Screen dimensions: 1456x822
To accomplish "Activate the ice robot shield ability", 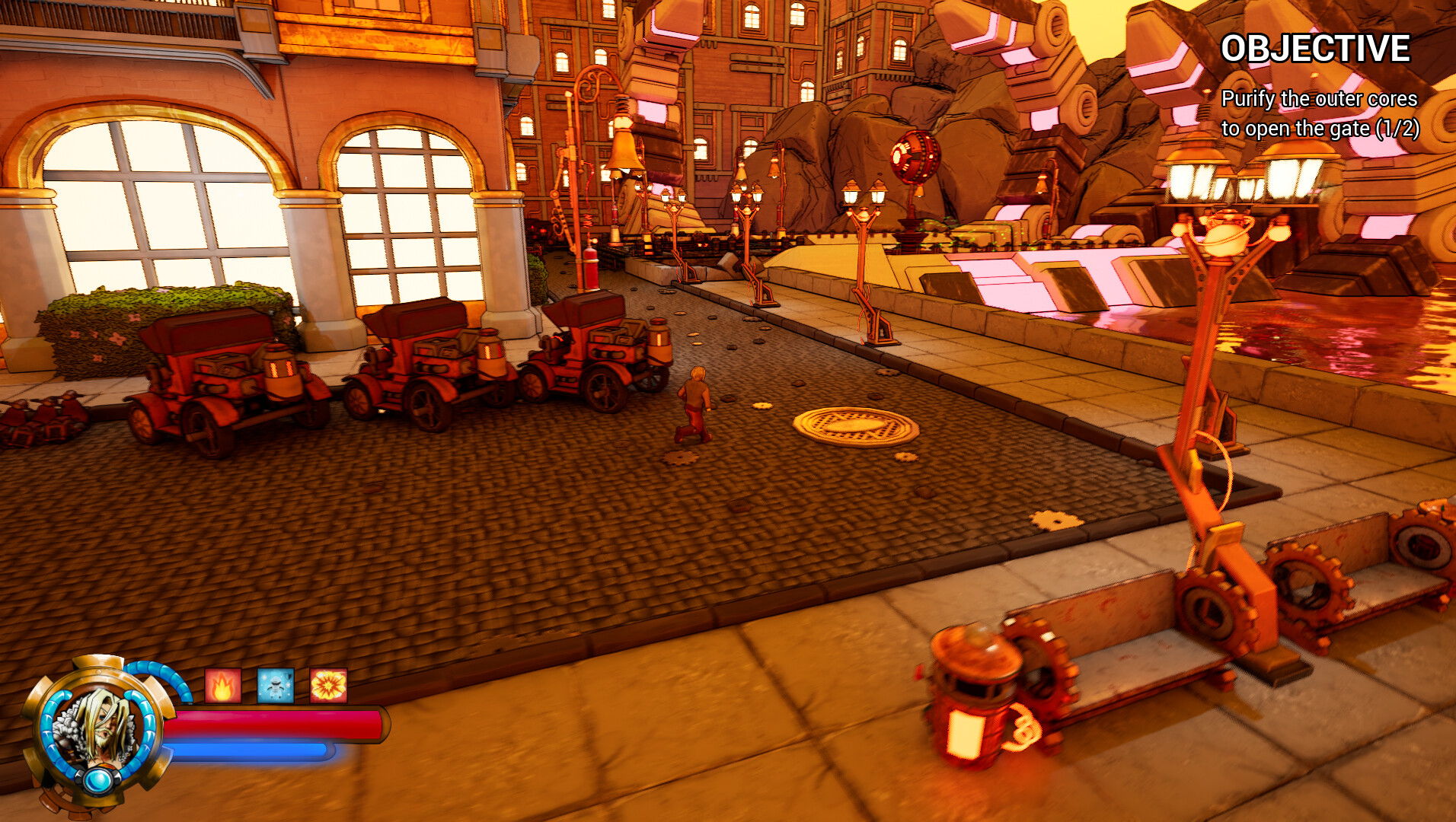I will 275,685.
